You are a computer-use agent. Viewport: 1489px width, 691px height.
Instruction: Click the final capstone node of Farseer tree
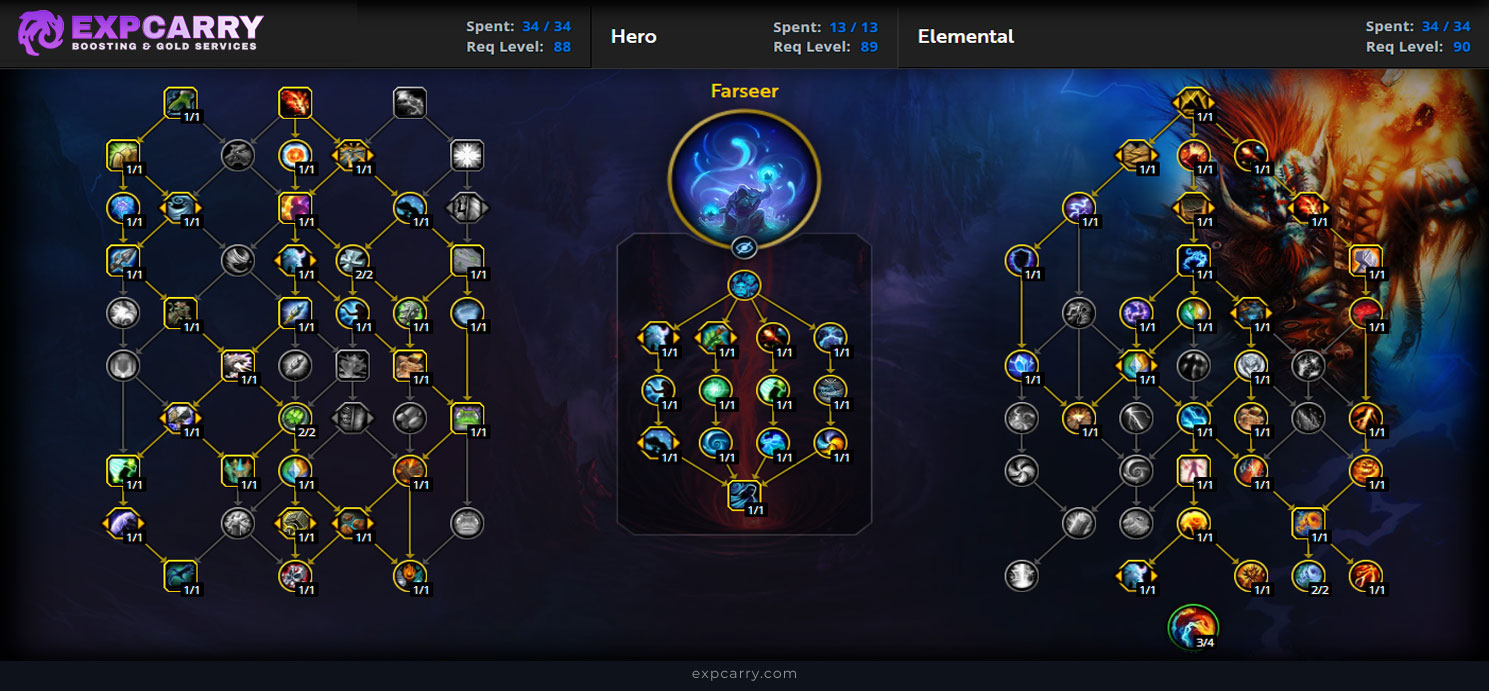[x=744, y=495]
